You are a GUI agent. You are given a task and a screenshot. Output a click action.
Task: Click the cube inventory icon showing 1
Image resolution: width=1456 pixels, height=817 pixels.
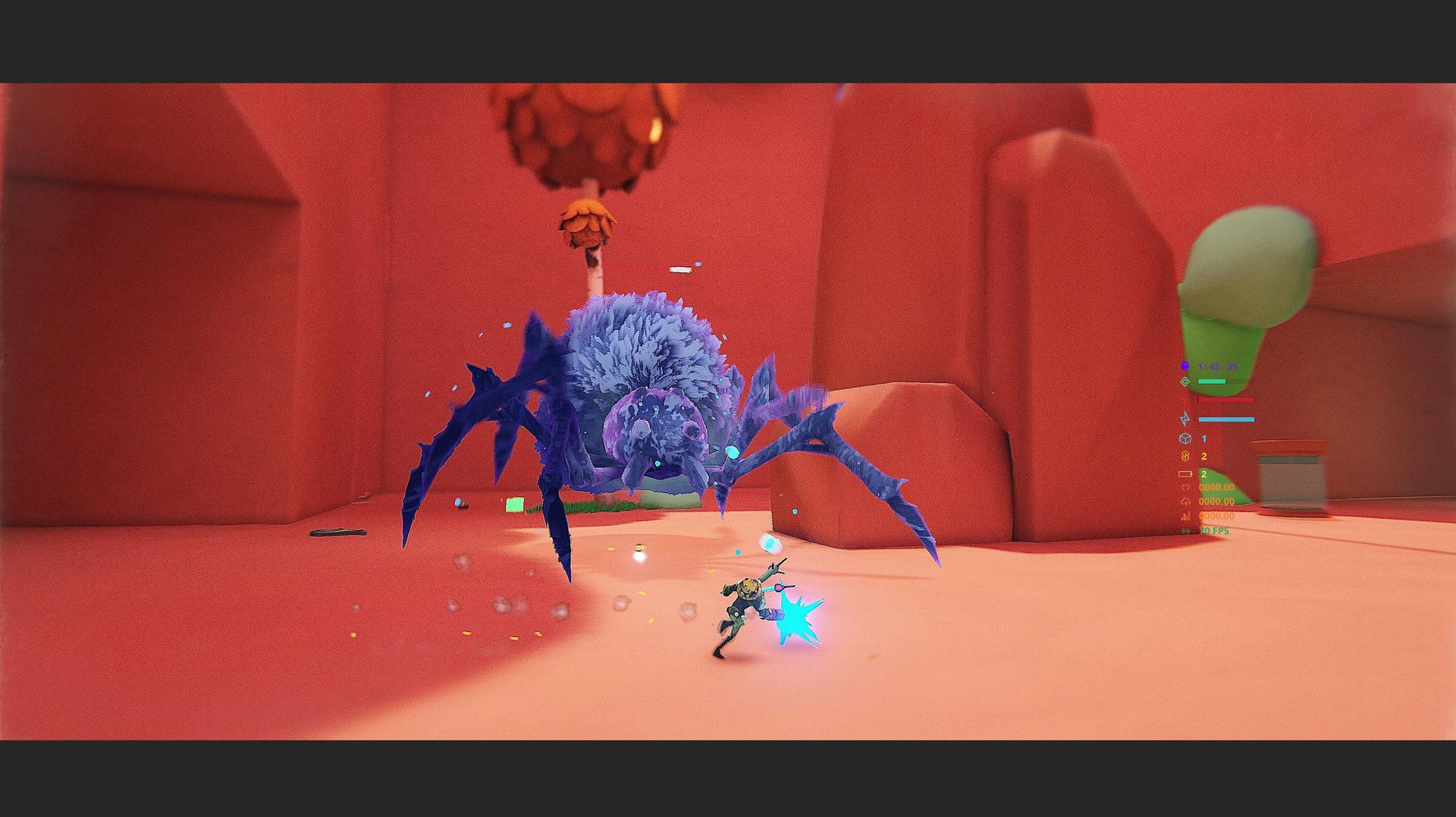1185,438
